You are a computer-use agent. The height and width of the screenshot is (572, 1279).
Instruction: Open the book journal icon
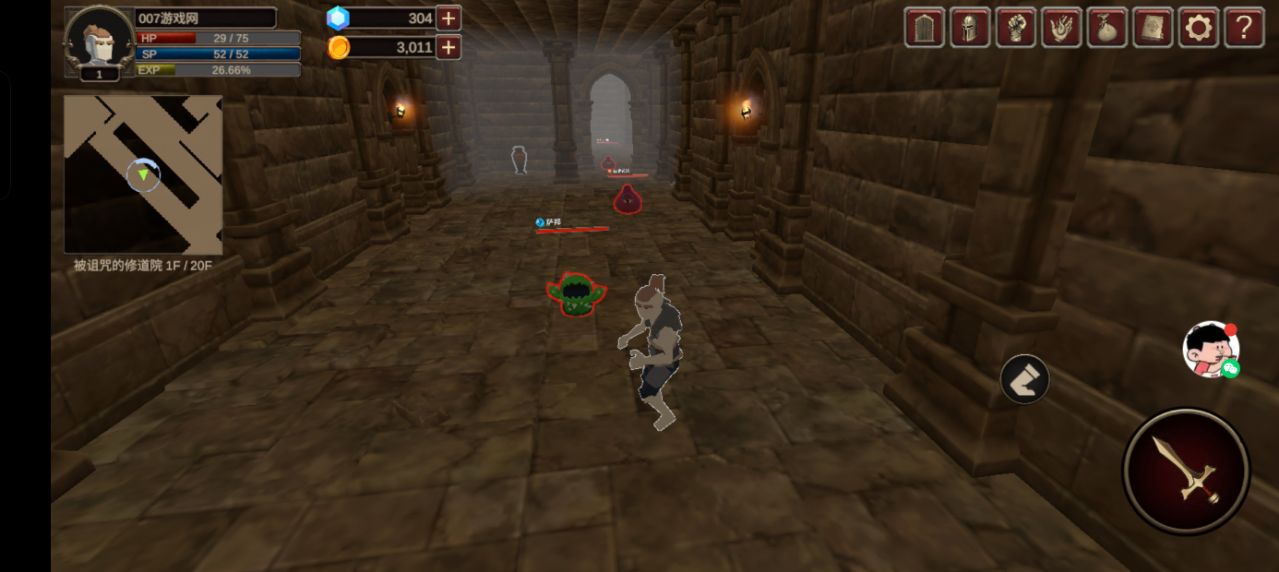coord(1153,27)
